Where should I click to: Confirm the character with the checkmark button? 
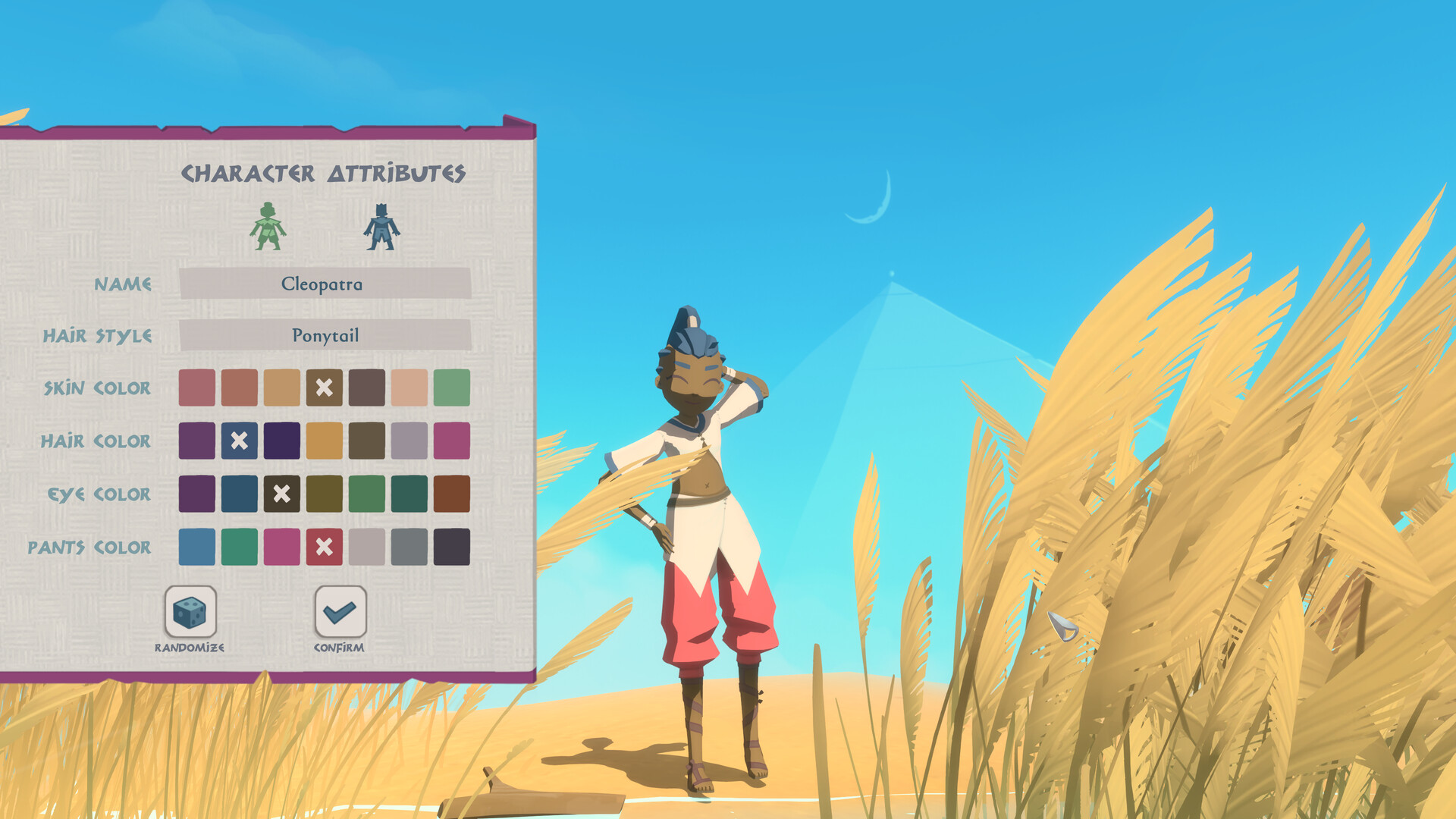click(x=340, y=611)
